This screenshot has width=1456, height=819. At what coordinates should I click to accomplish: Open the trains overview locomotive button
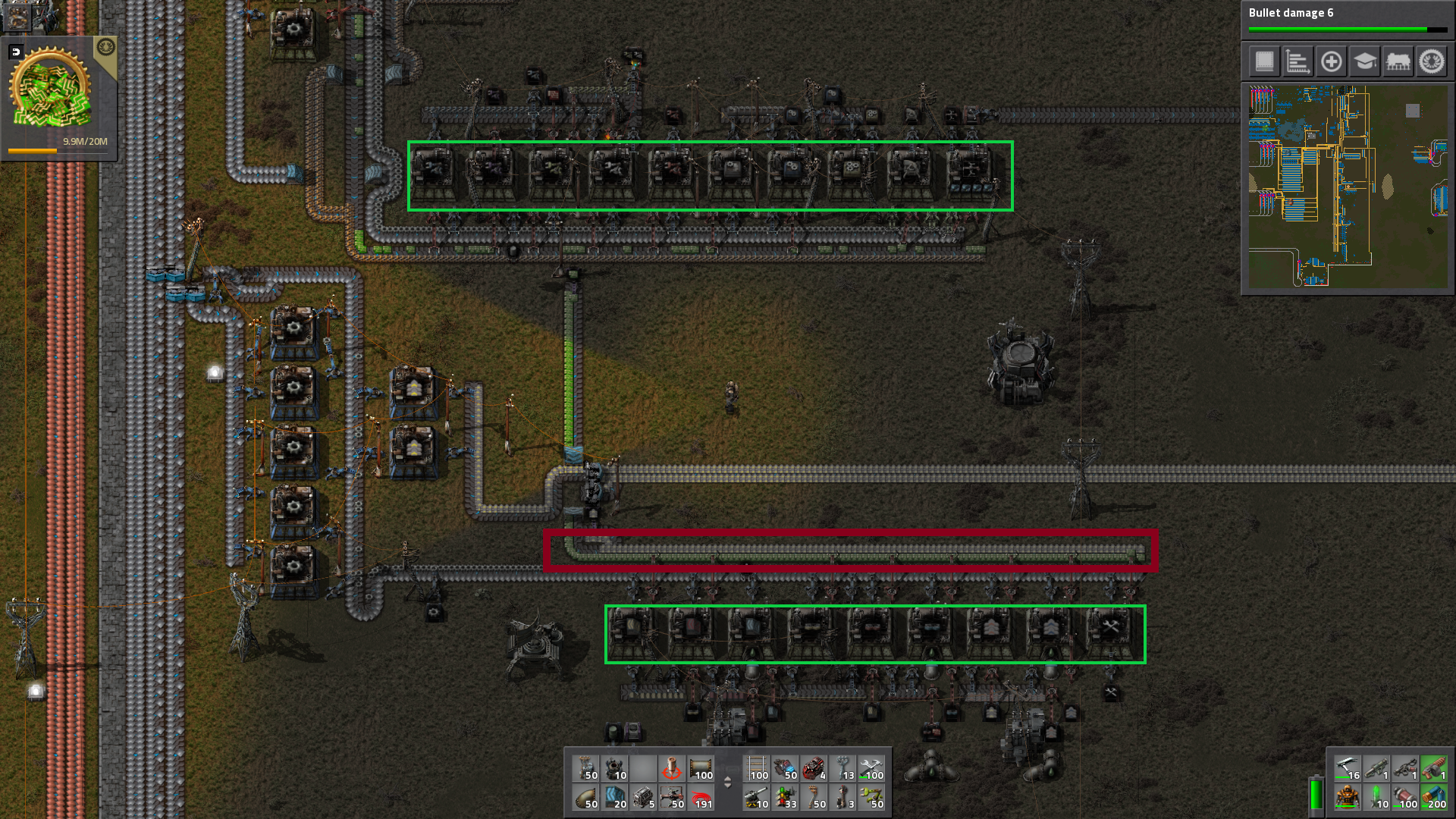pos(1398,61)
